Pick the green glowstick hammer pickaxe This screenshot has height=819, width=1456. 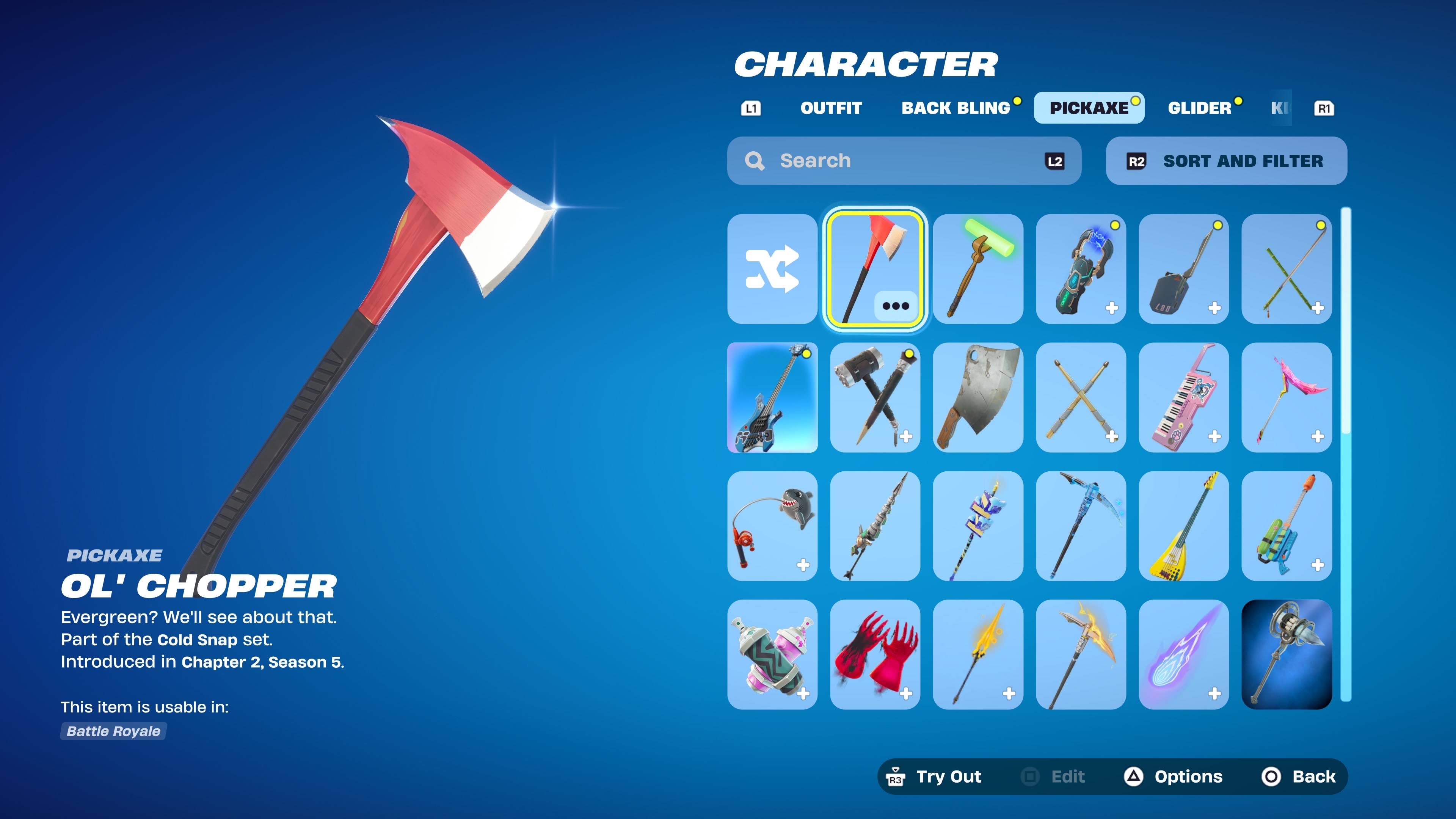pyautogui.click(x=978, y=269)
